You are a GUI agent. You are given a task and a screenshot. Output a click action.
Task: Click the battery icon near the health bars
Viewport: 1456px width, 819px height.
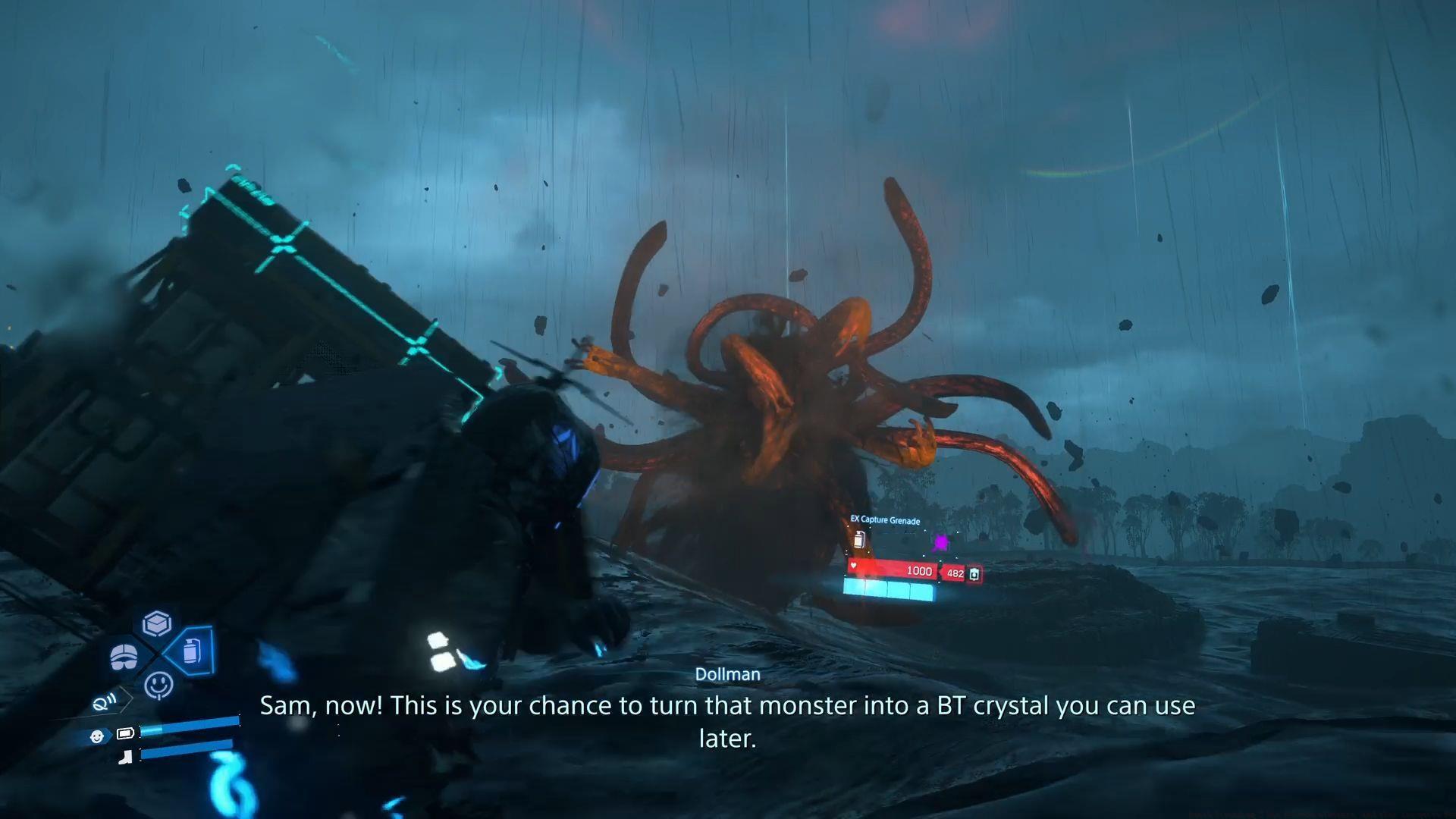(126, 733)
